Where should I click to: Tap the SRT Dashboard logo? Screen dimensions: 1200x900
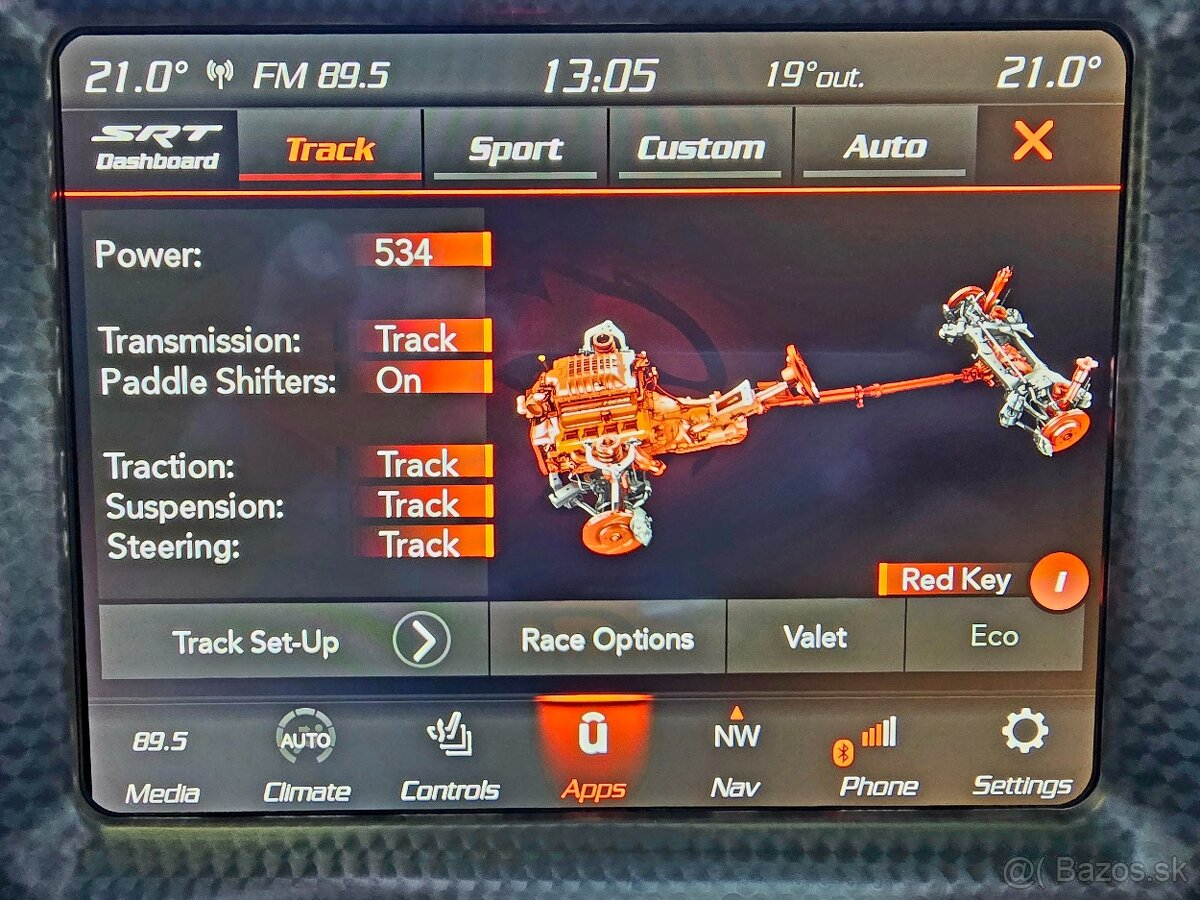157,148
